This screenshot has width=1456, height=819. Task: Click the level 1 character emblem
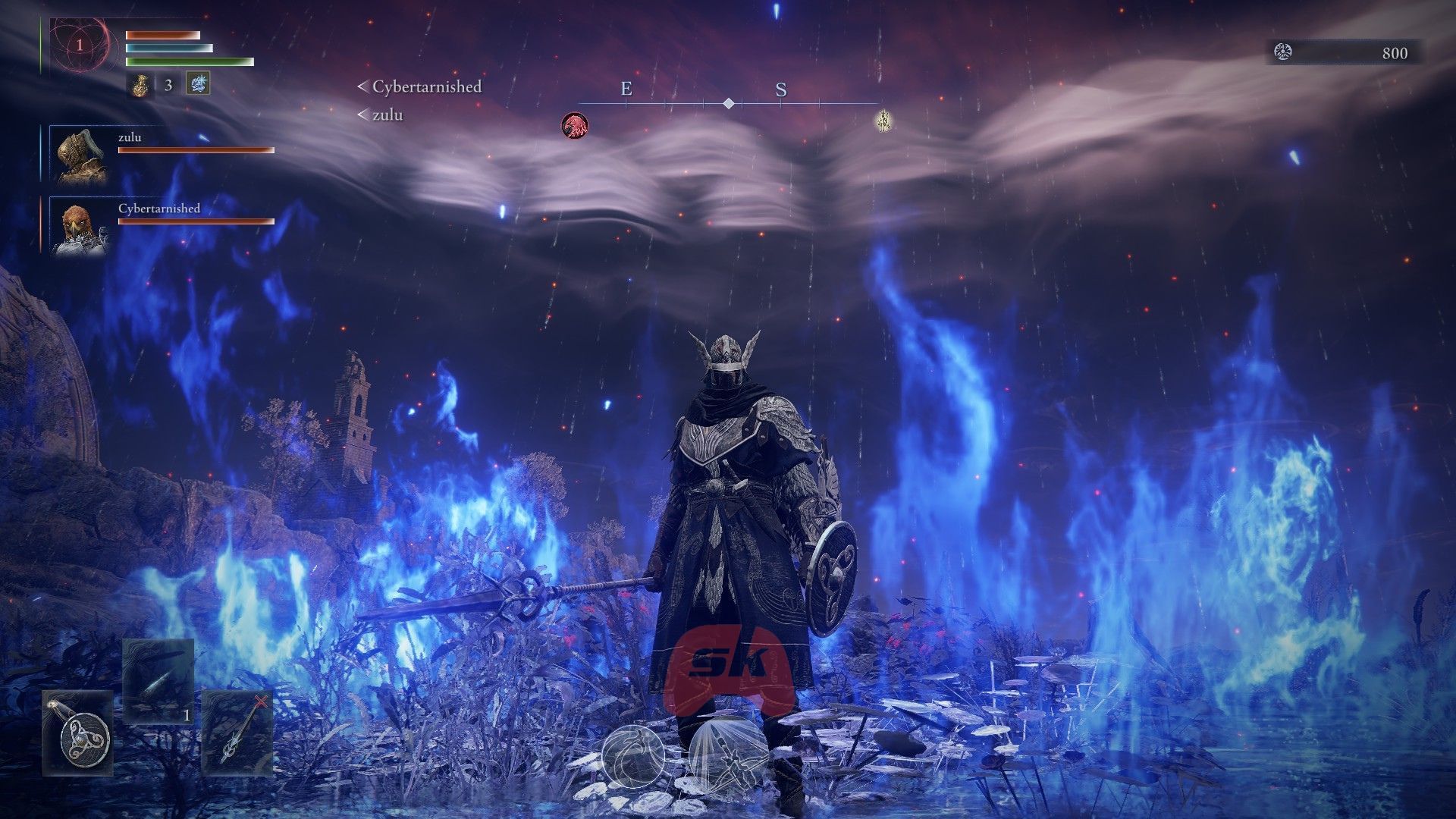tap(80, 45)
